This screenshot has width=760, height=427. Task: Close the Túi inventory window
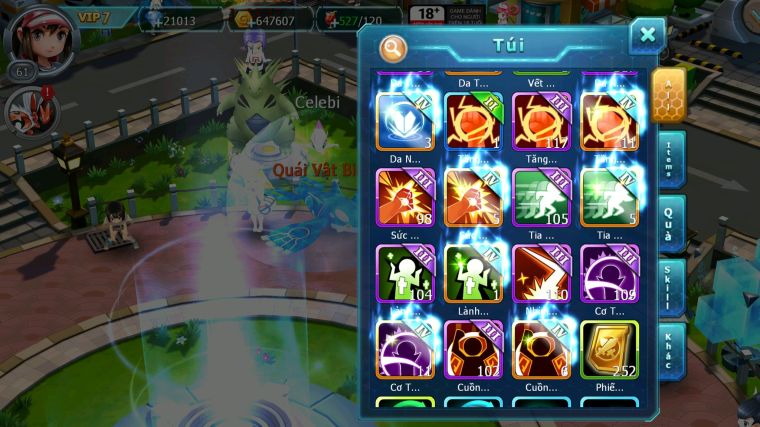[x=647, y=35]
